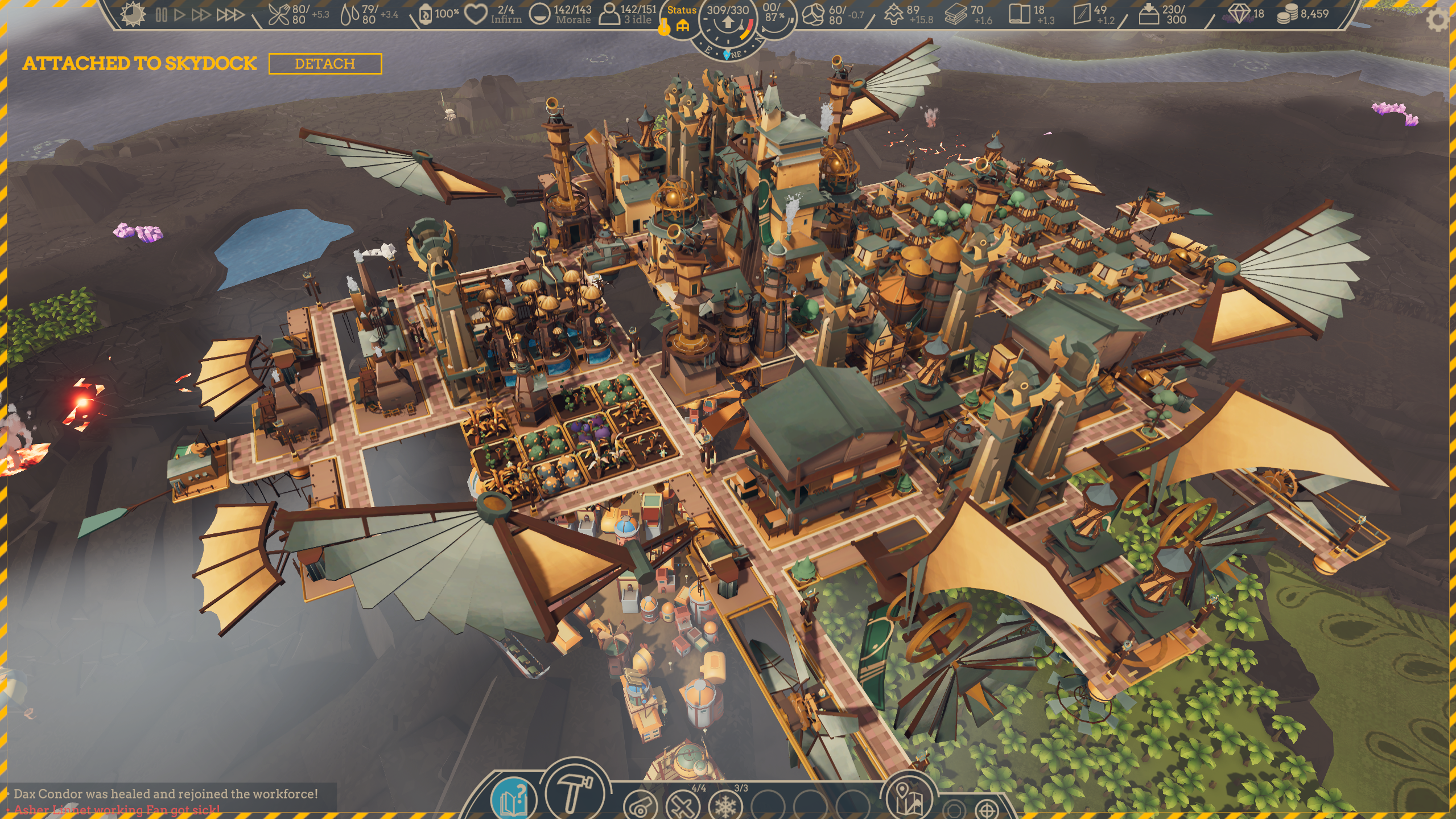Open the world map

pyautogui.click(x=909, y=798)
